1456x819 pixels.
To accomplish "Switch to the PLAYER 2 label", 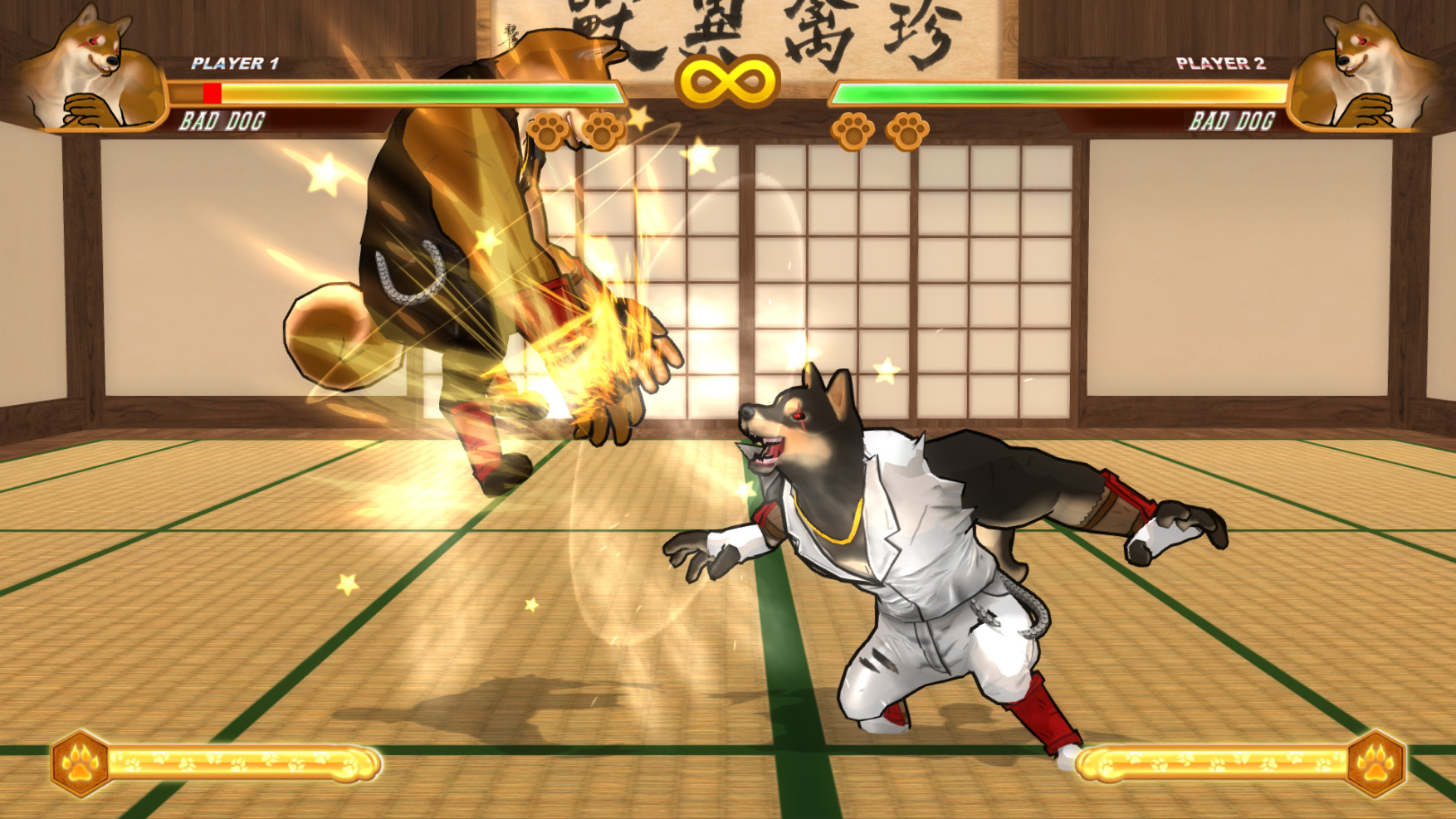I will tap(1223, 61).
